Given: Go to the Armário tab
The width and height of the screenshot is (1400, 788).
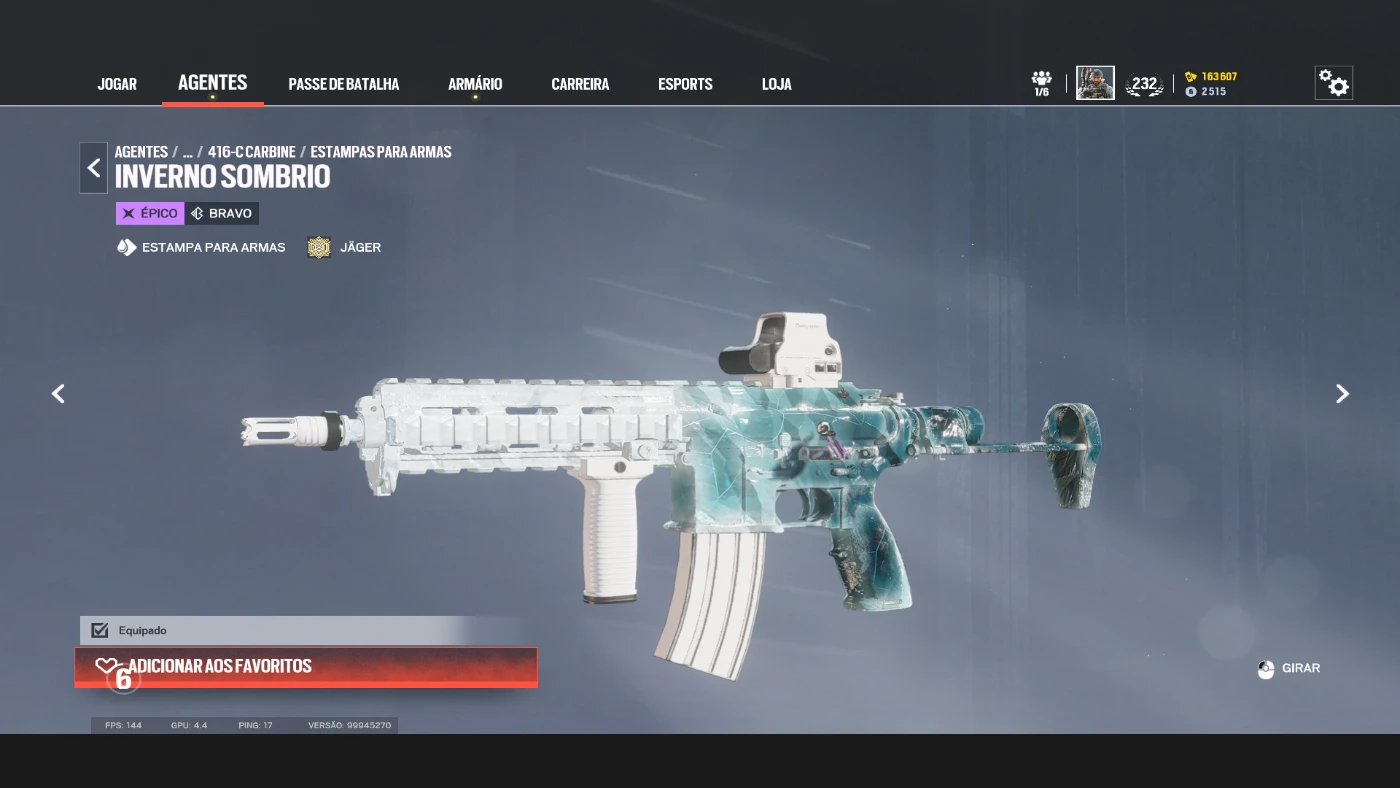Looking at the screenshot, I should coord(475,84).
